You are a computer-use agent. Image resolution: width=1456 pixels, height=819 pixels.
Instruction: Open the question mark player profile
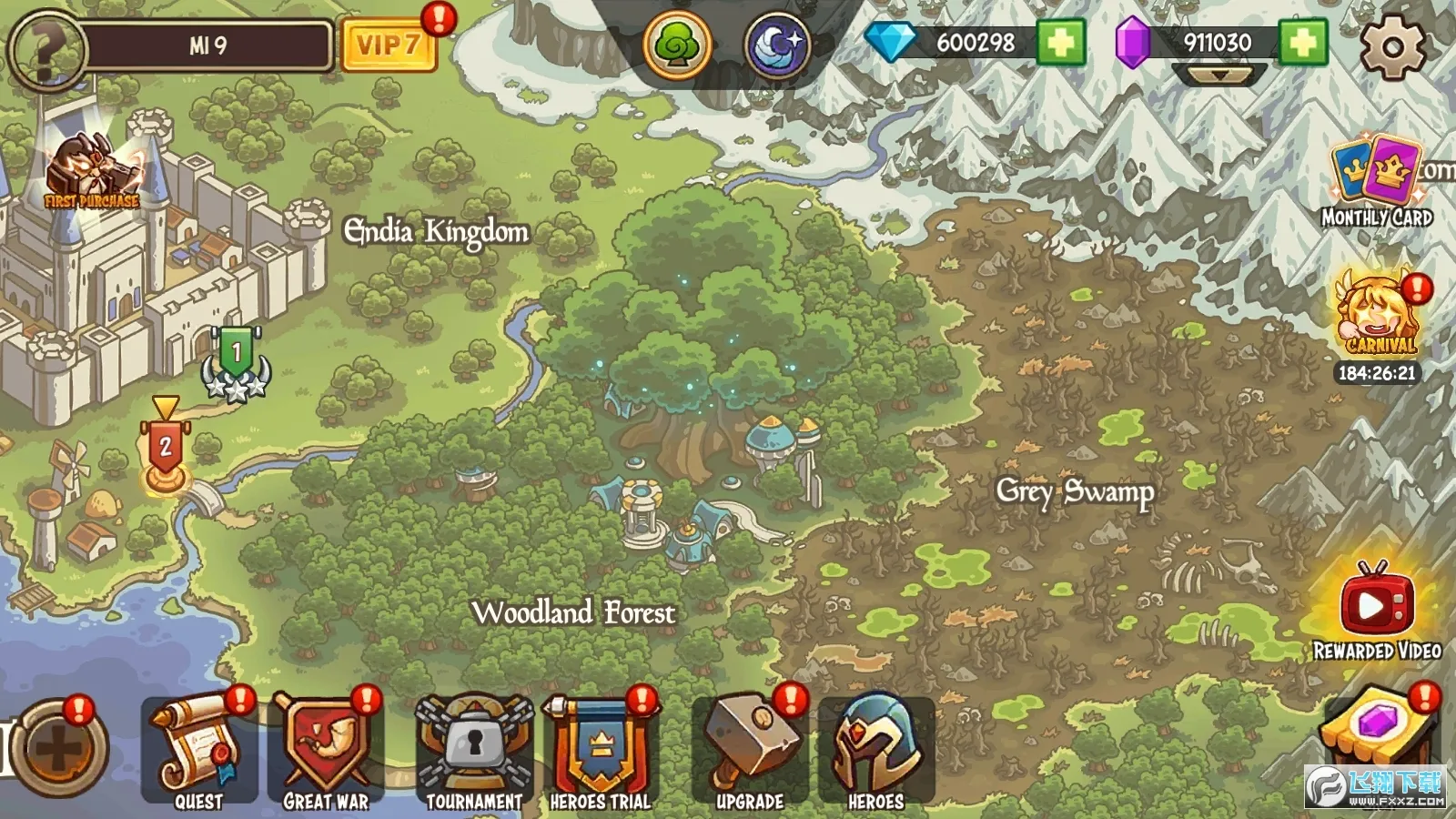[45, 47]
